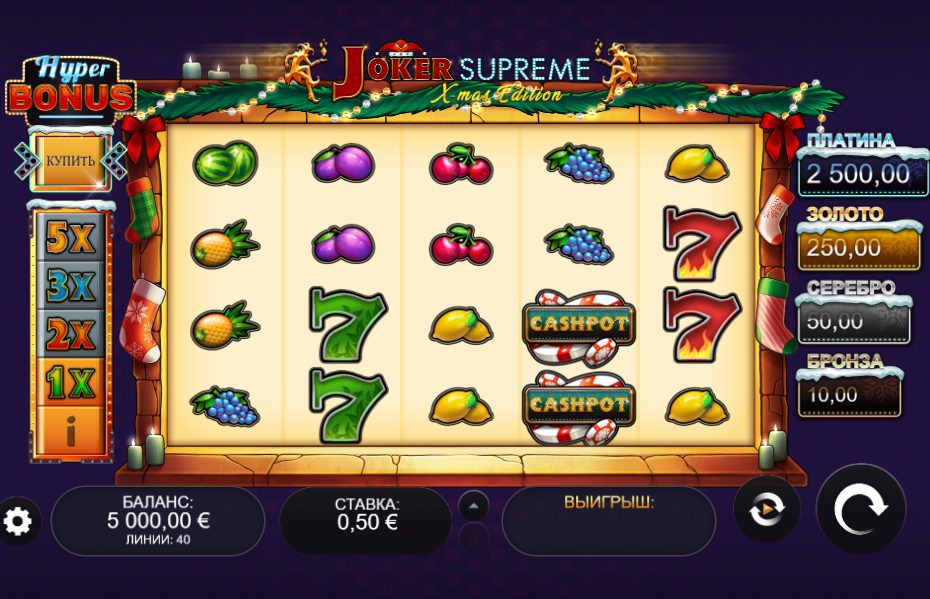
Task: Open the autoplay options
Action: 766,509
